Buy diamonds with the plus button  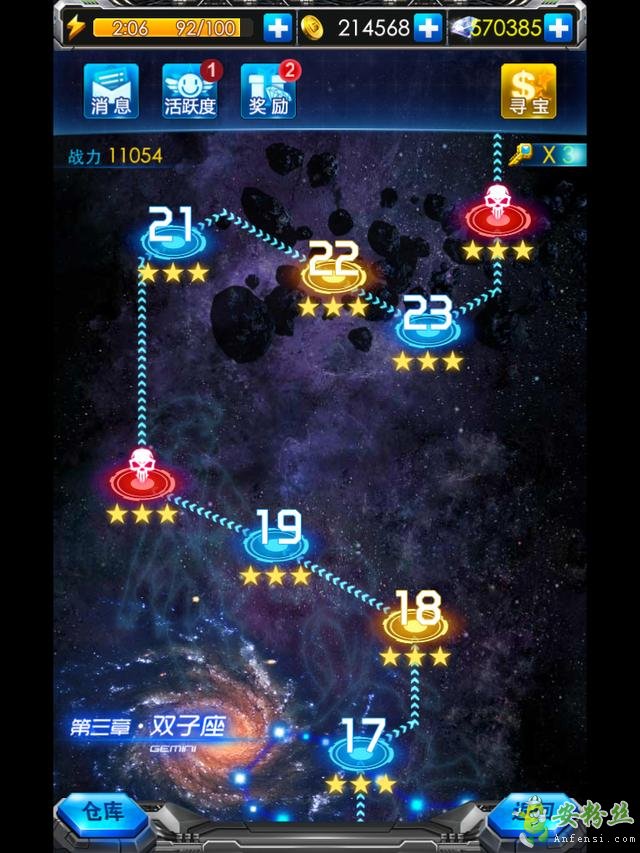[558, 28]
